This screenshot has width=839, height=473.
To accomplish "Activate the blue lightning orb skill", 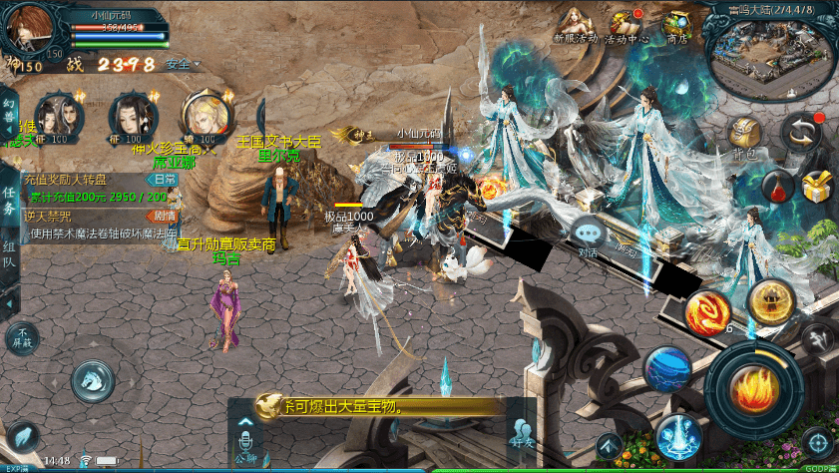I will [x=666, y=368].
